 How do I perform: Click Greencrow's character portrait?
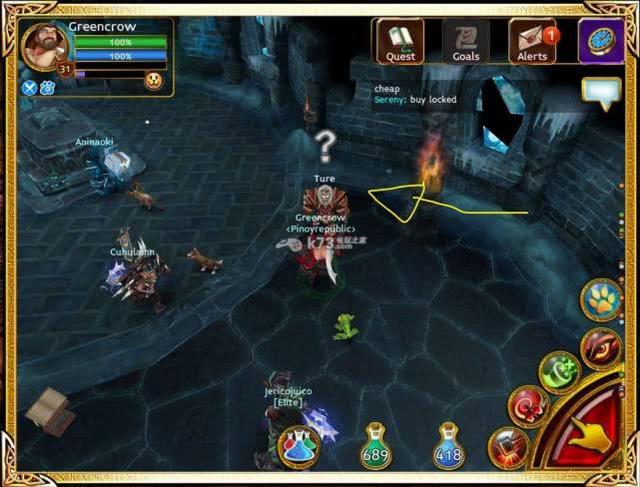[44, 46]
